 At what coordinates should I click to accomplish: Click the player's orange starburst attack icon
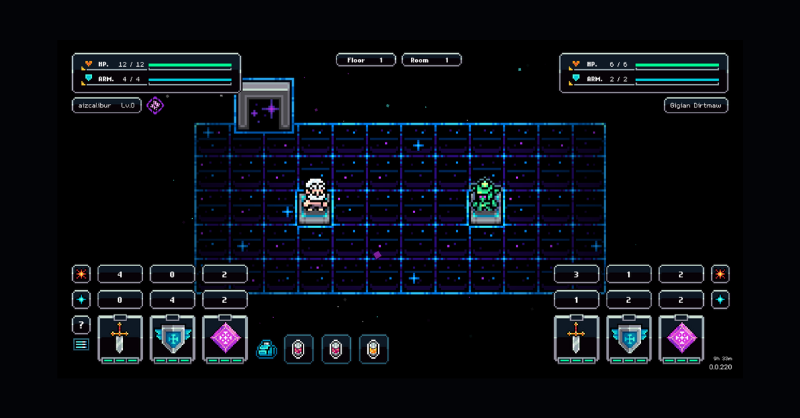click(81, 274)
